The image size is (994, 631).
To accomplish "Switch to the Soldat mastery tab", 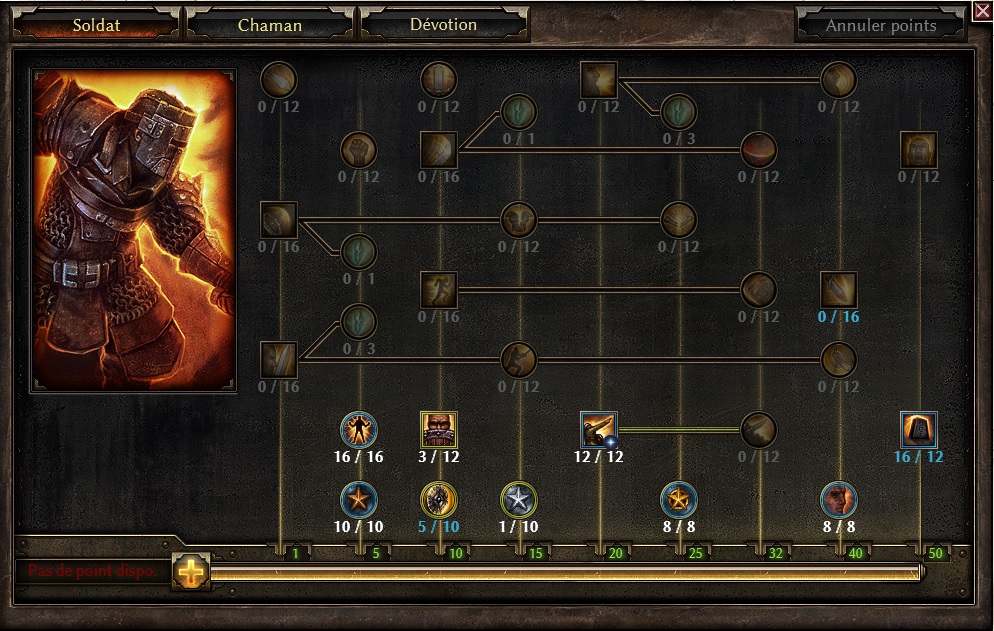I will [97, 25].
